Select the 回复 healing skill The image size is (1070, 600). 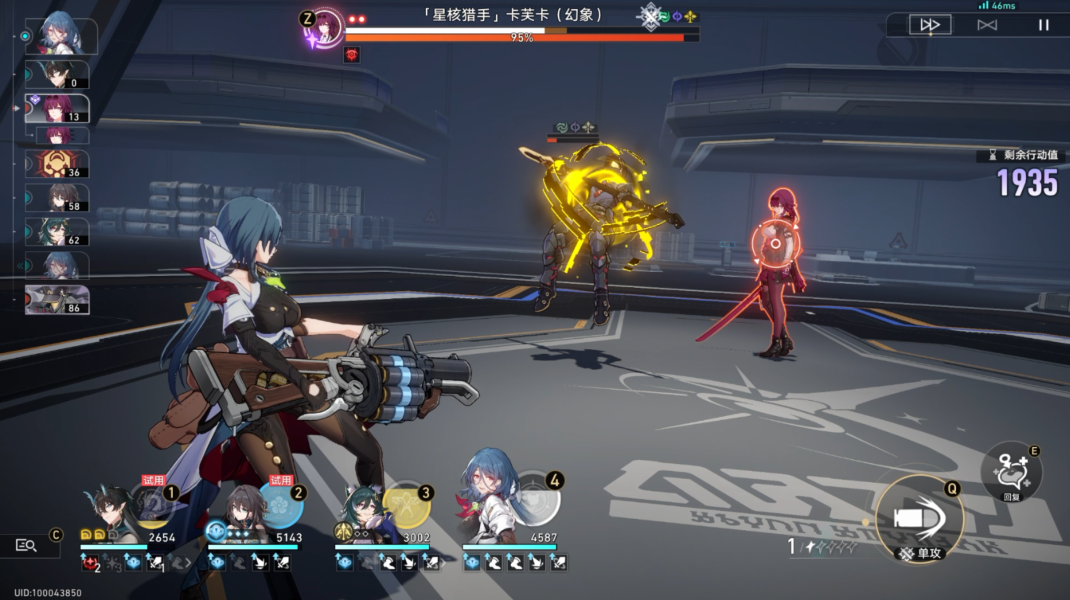tap(1010, 470)
